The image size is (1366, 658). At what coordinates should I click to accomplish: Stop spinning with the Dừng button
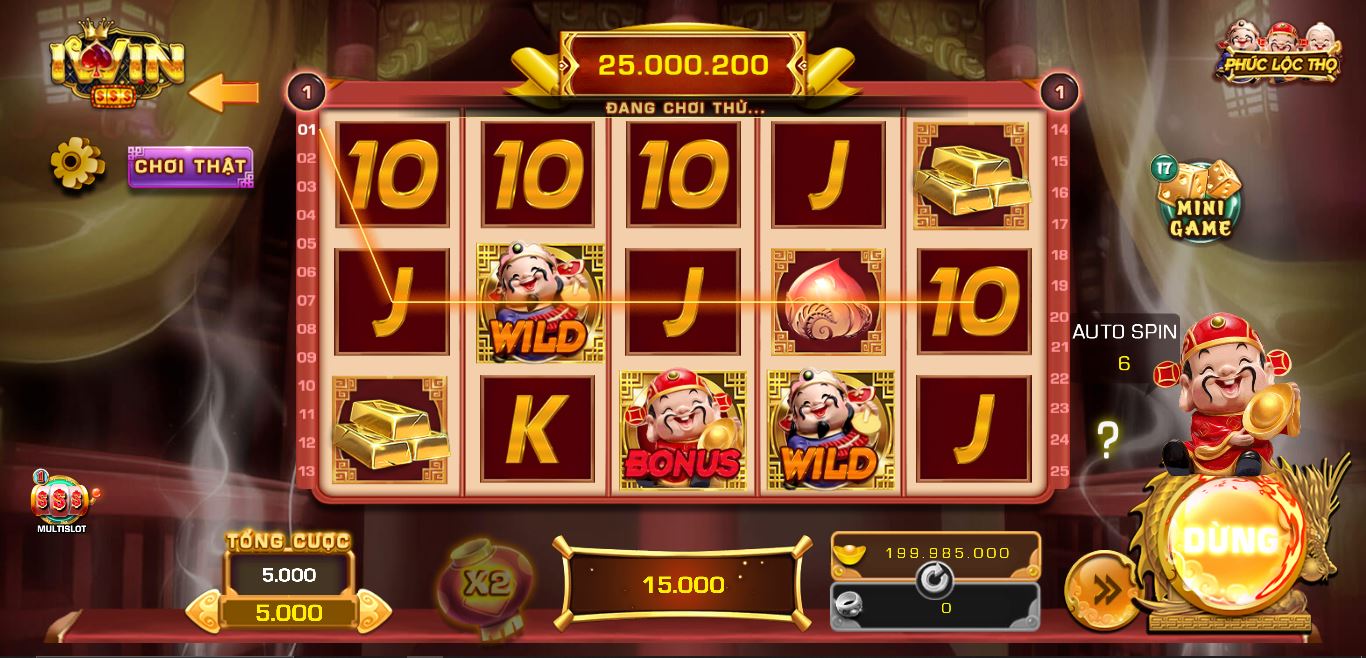point(1236,541)
